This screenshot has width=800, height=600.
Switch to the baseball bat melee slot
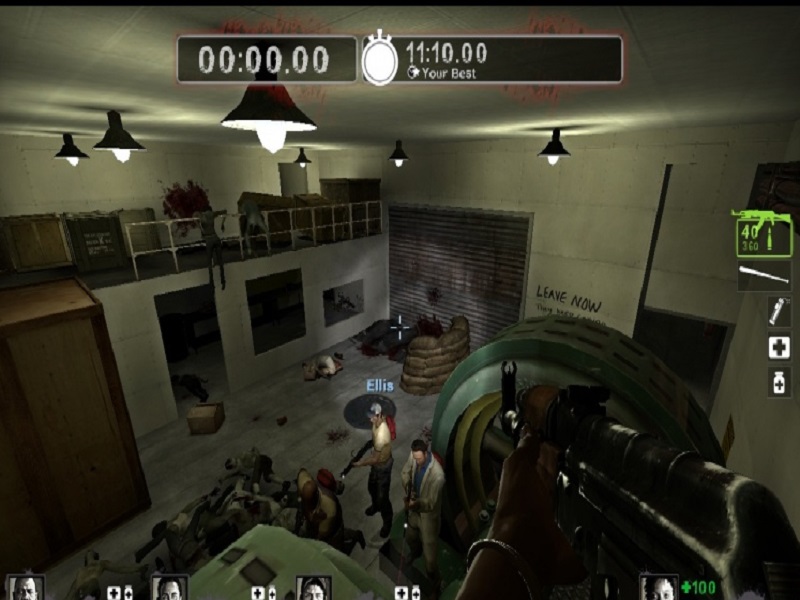tap(765, 276)
